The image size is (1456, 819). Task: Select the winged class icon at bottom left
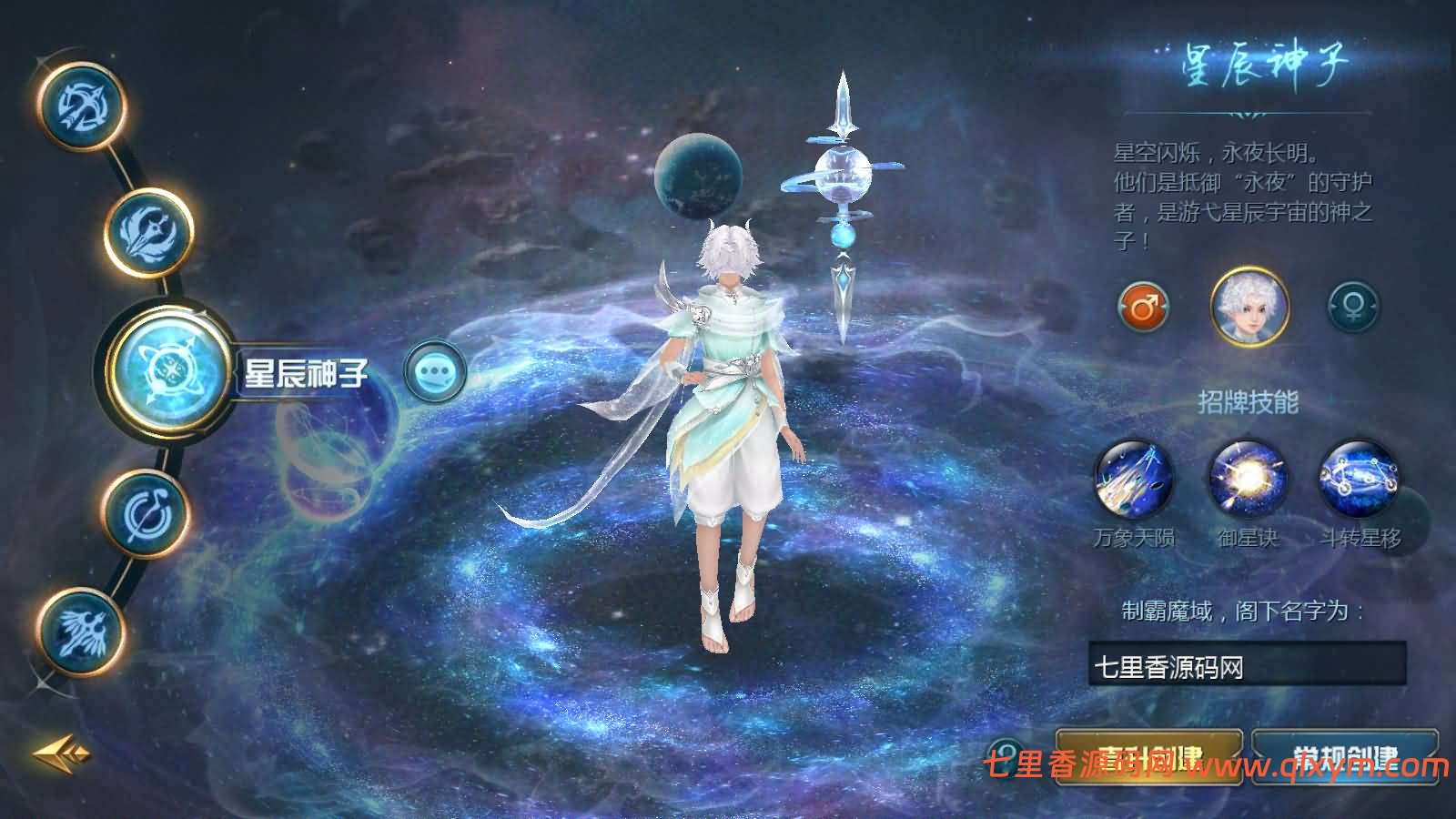82,628
